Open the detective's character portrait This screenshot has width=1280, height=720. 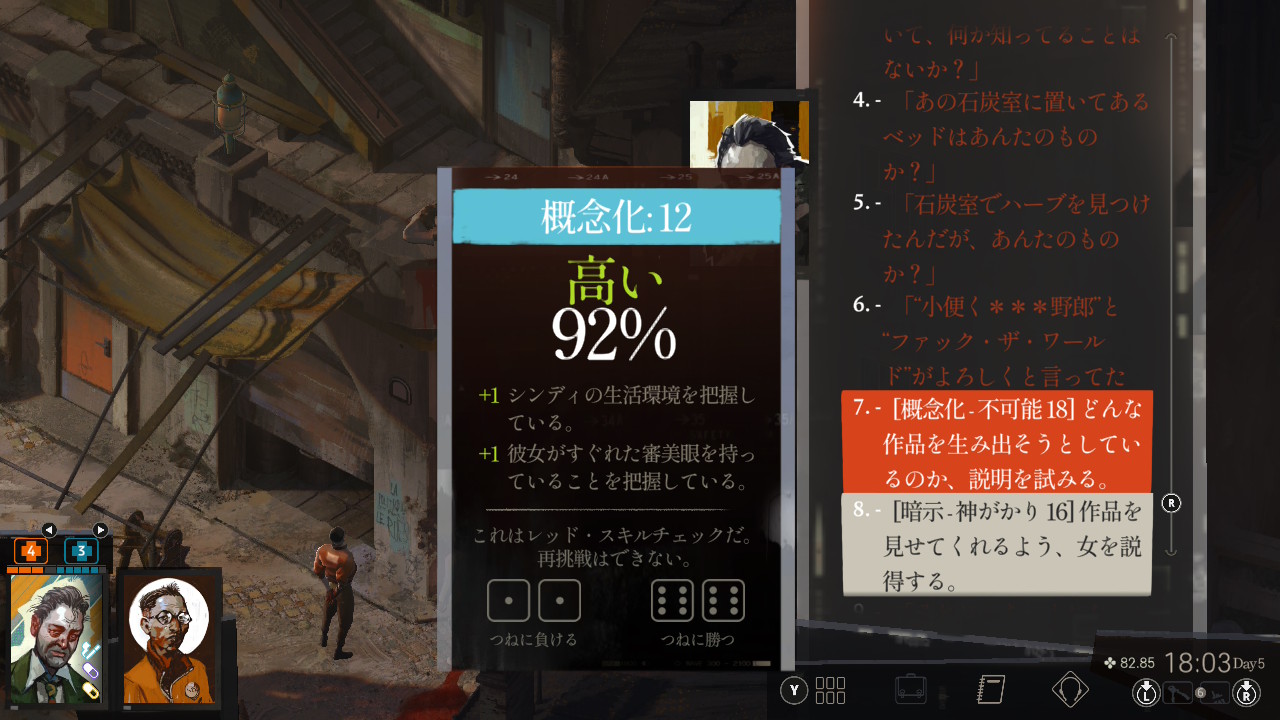tap(57, 638)
